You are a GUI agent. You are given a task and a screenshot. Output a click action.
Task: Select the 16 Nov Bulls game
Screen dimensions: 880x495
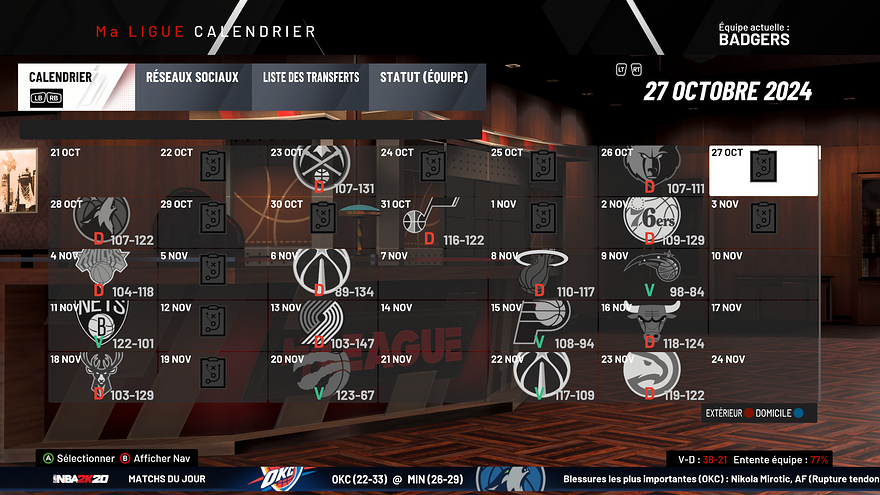coord(653,325)
